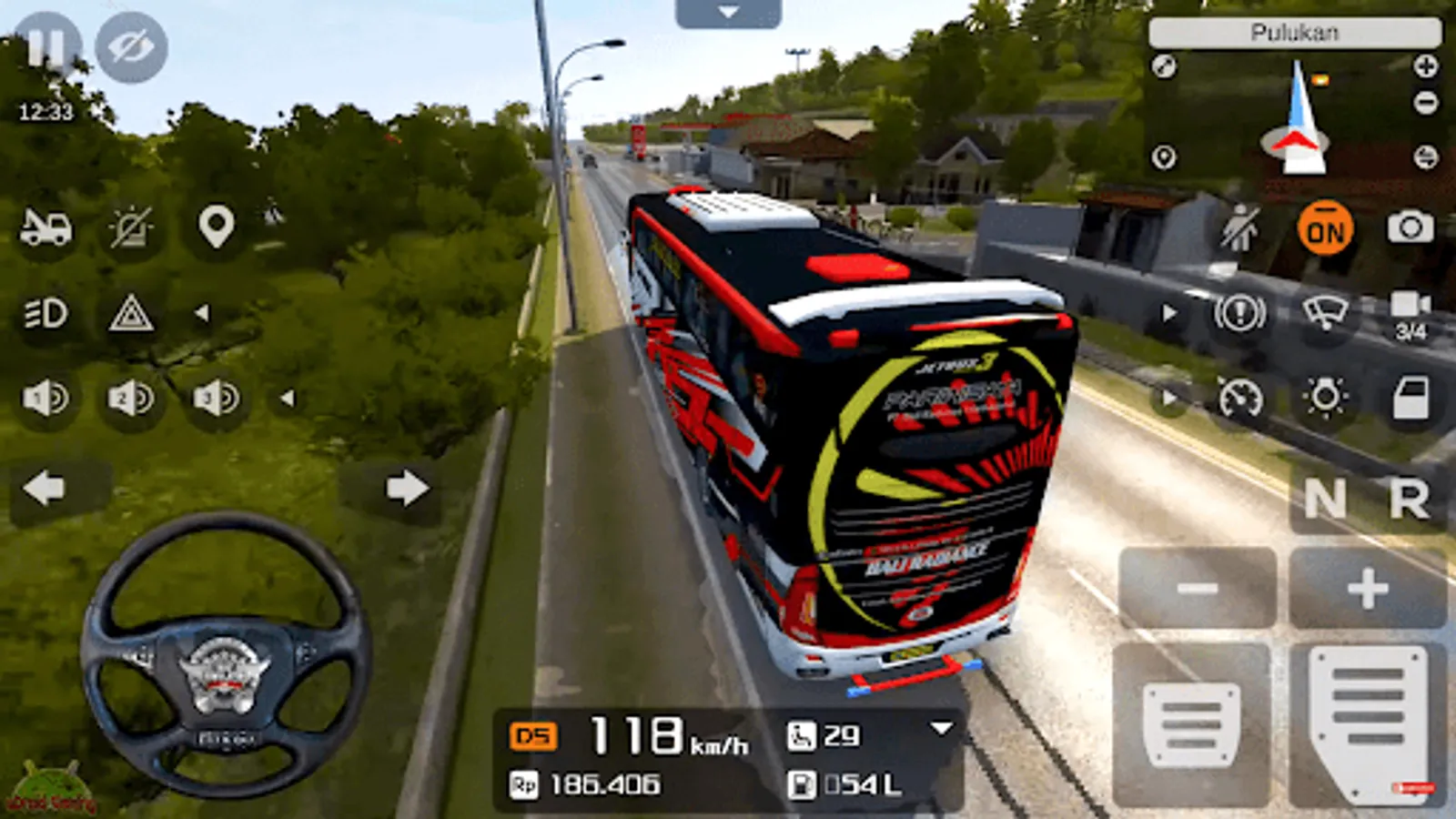
Task: Switch the camera view 3/4
Action: pyautogui.click(x=1410, y=314)
